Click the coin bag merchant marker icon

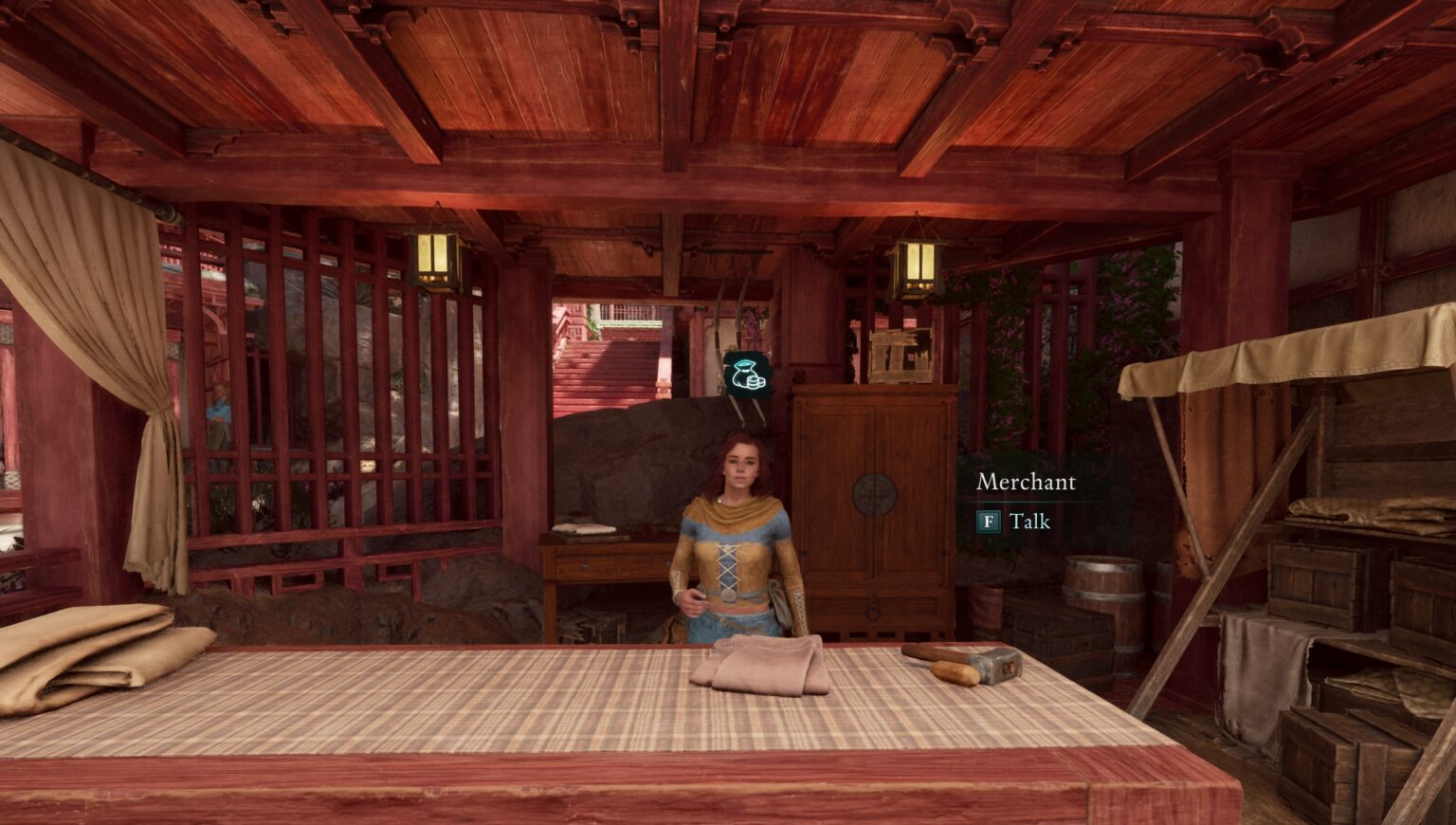745,373
